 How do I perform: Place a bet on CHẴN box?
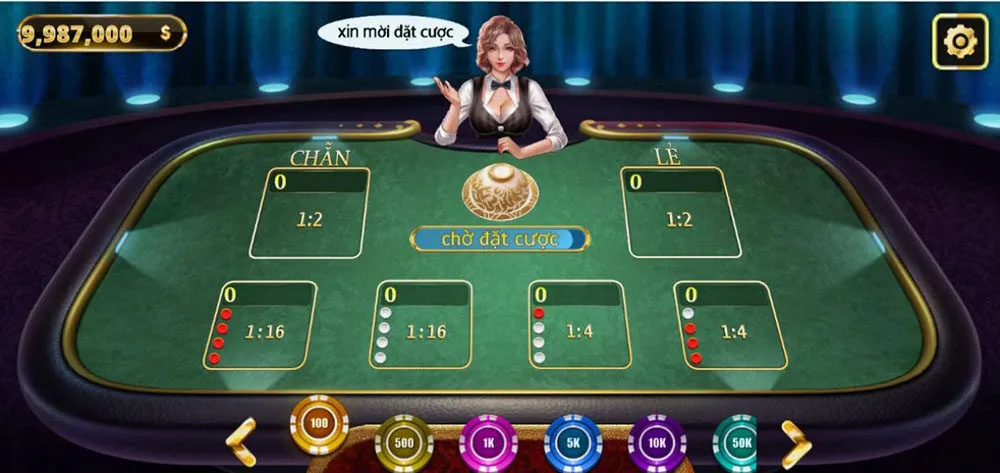(309, 213)
